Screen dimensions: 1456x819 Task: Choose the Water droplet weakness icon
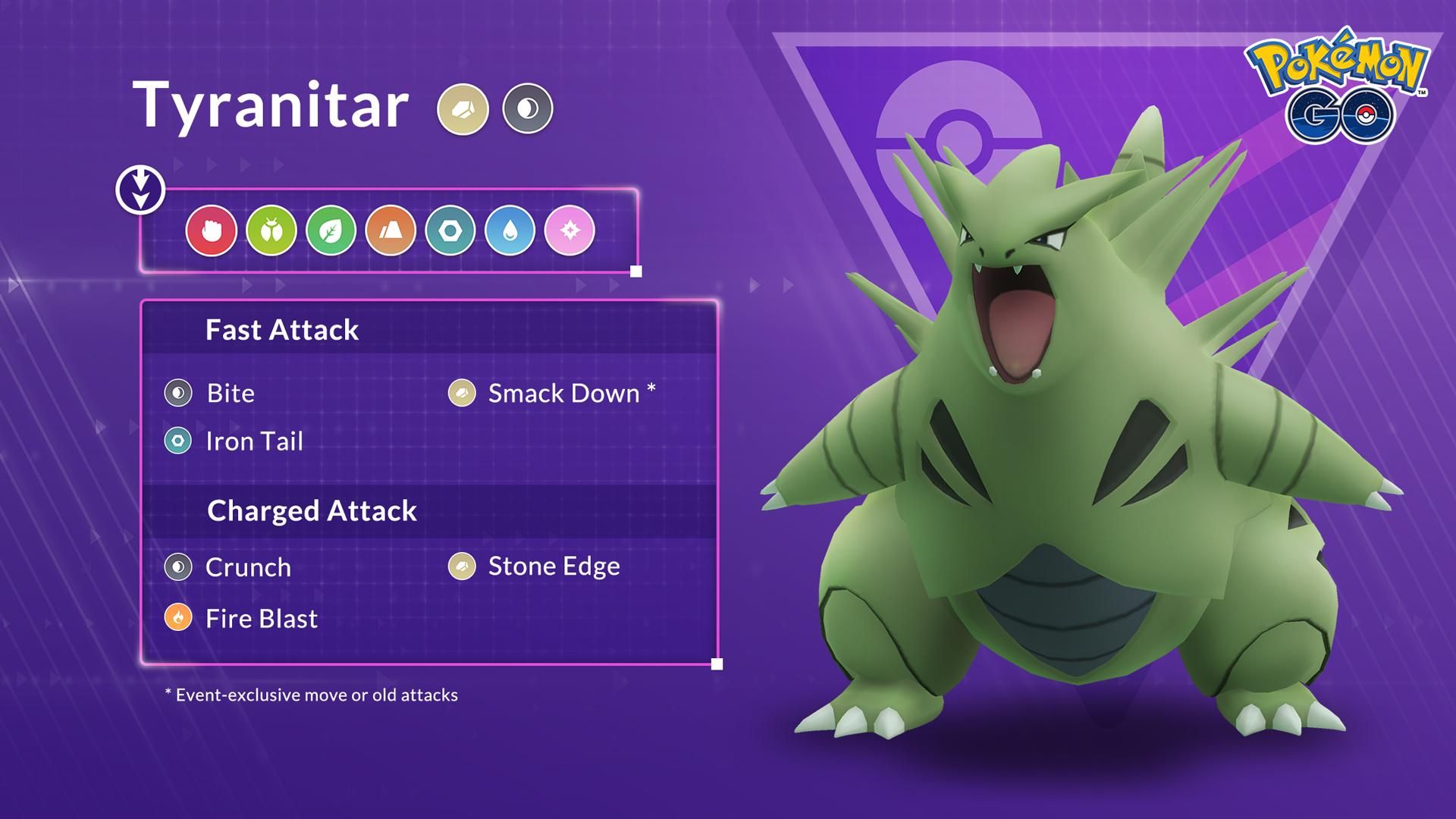(510, 231)
